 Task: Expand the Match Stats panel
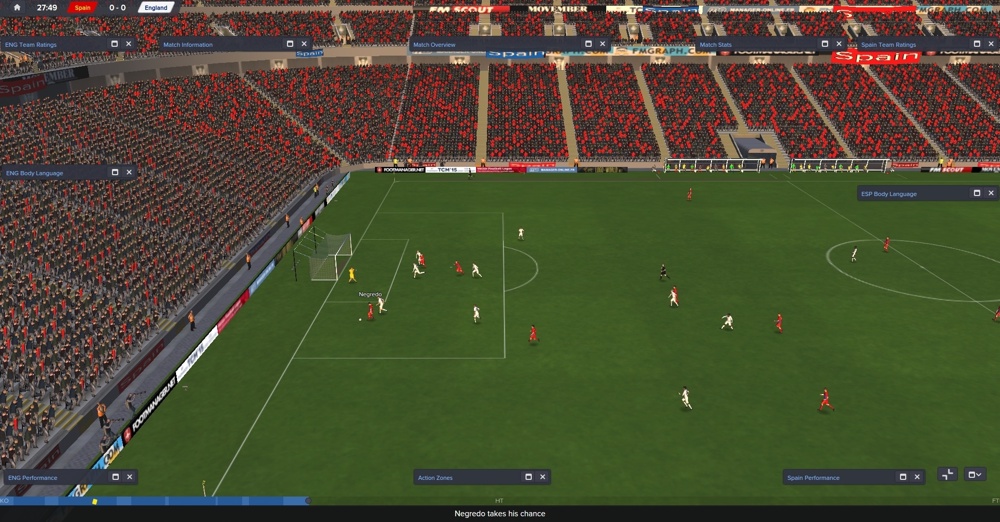point(825,44)
